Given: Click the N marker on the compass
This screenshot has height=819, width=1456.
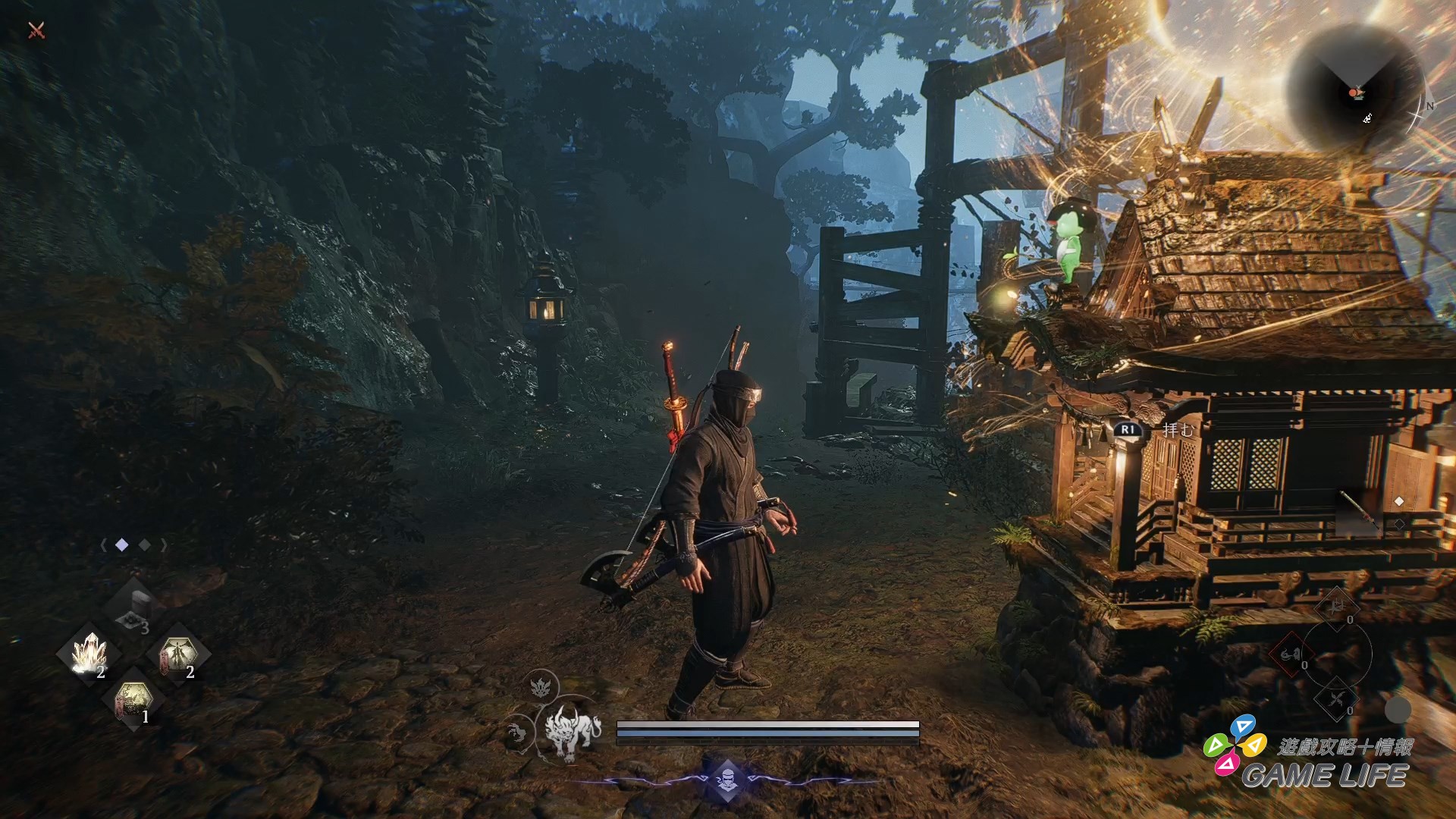Looking at the screenshot, I should point(1429,107).
